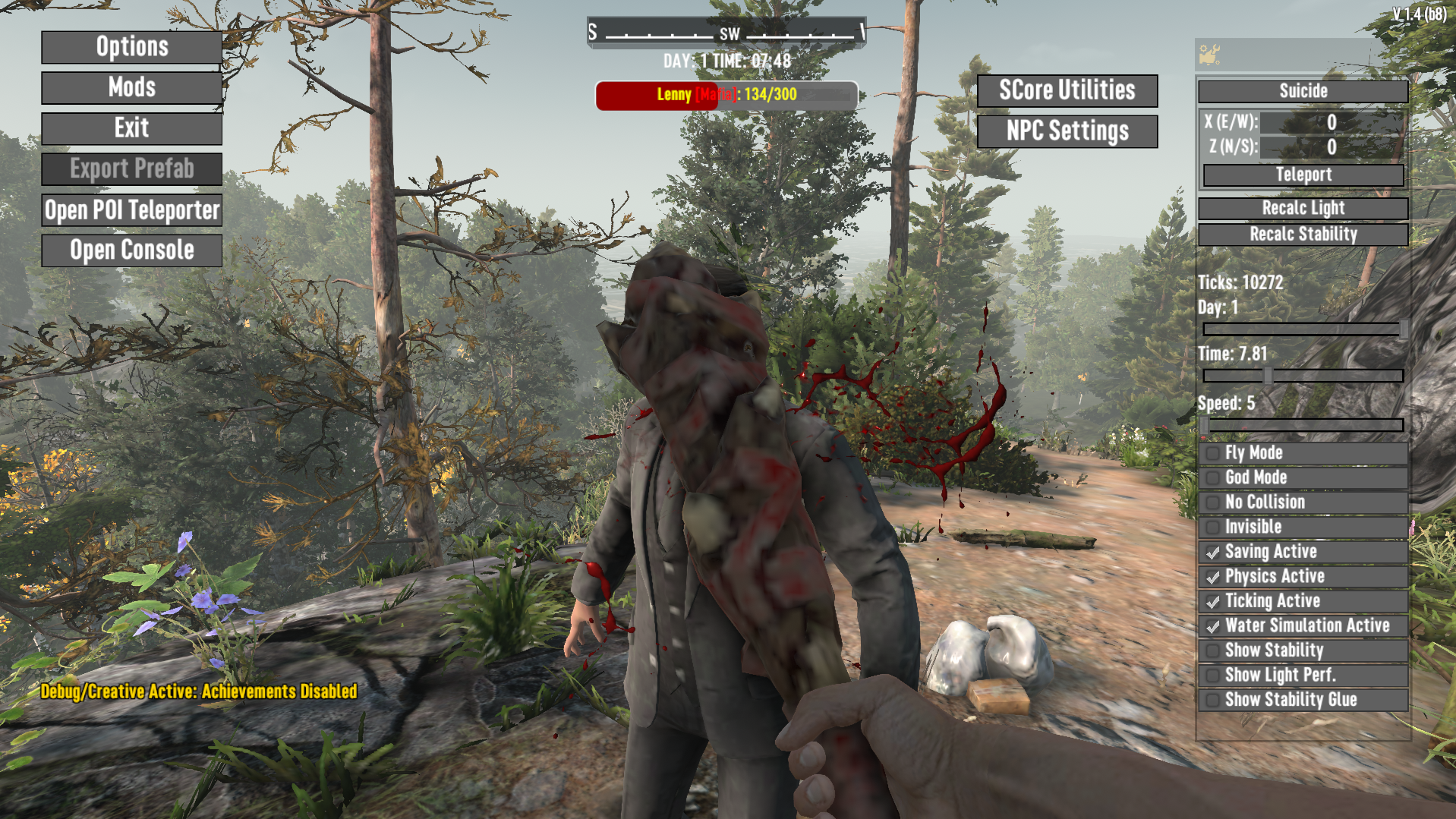Image resolution: width=1456 pixels, height=819 pixels.
Task: Click the Suicide button
Action: [x=1303, y=91]
